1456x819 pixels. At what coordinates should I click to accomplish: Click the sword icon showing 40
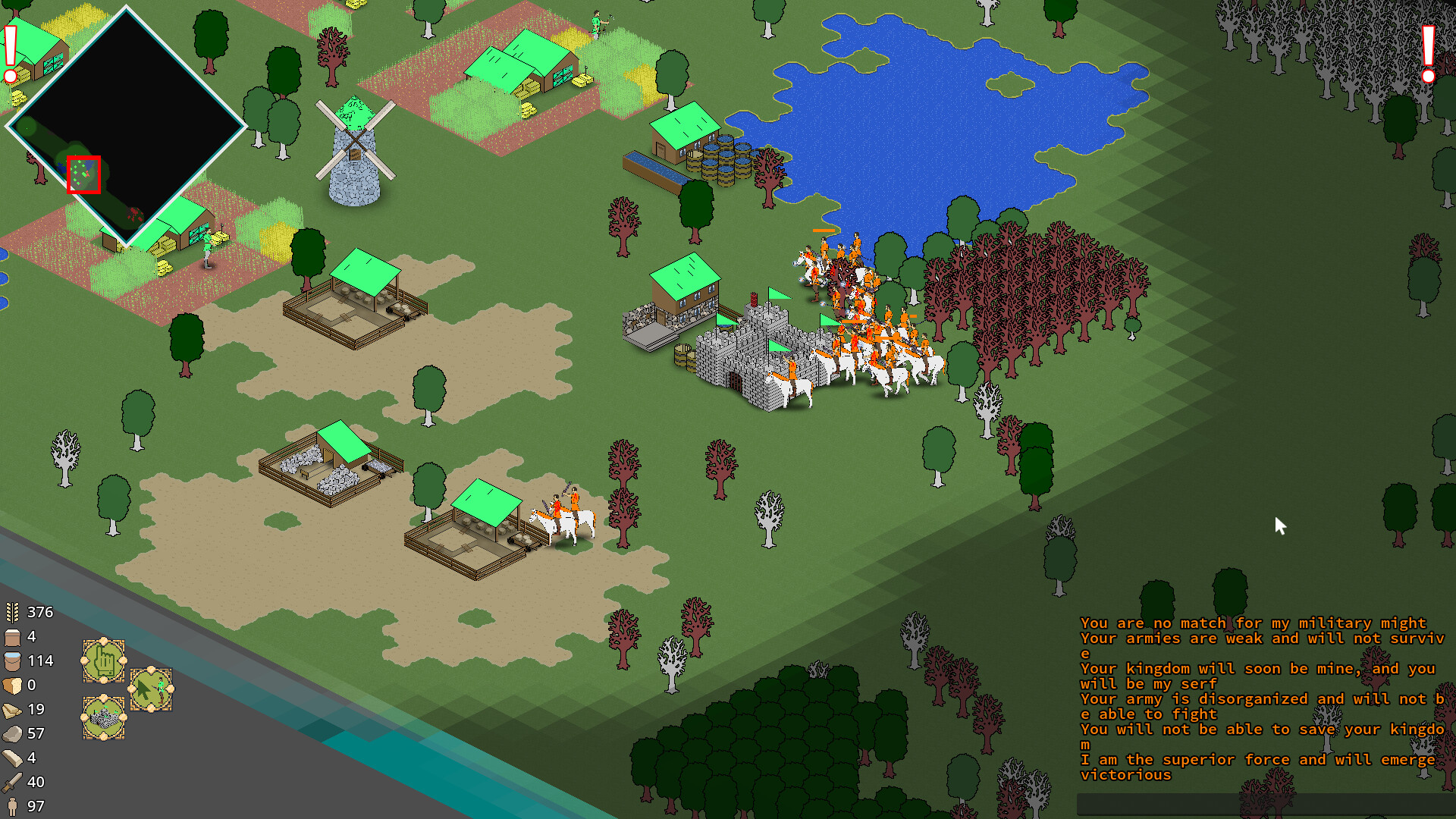[11, 782]
